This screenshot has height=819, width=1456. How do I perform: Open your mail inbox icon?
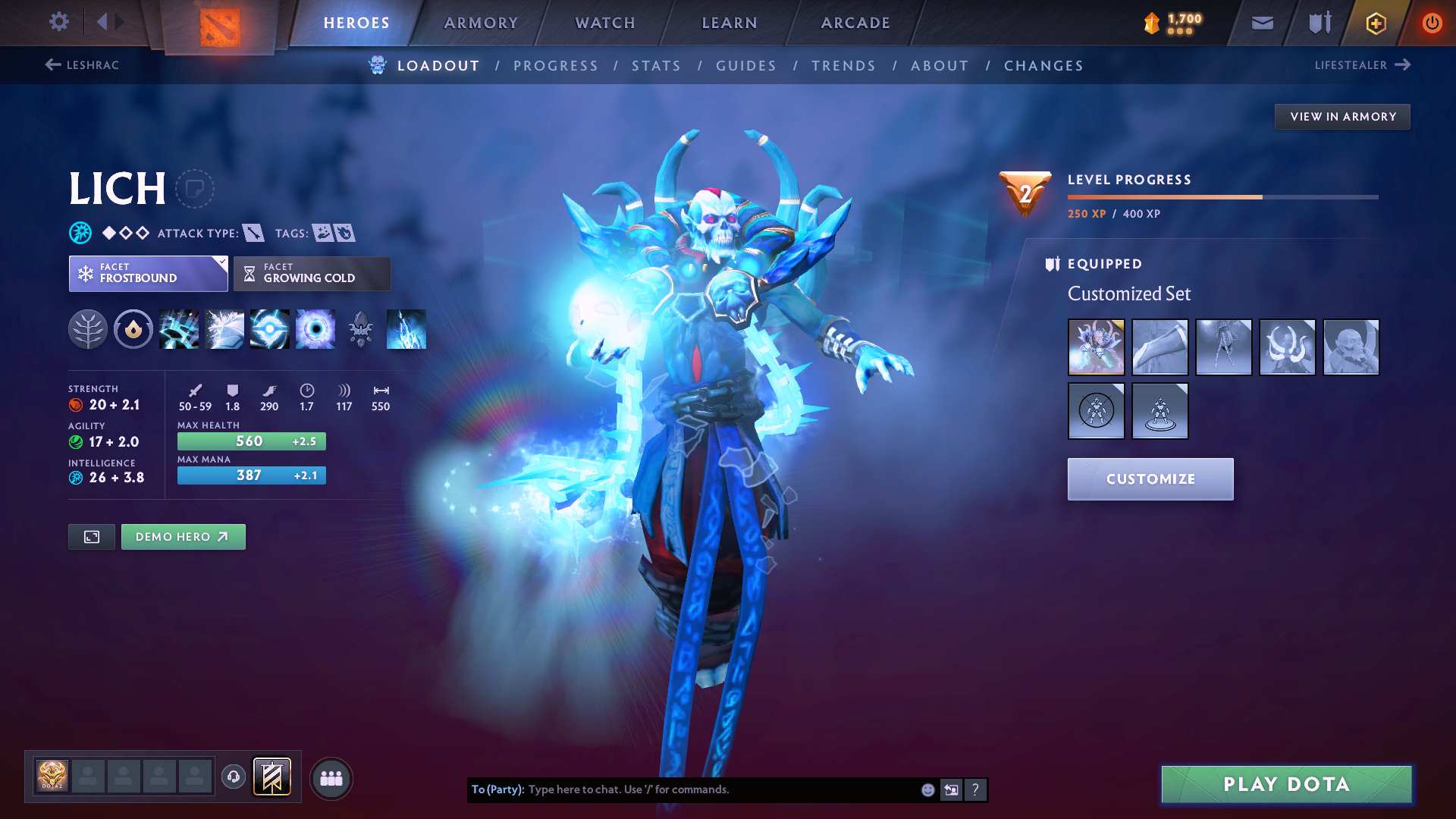(x=1261, y=22)
